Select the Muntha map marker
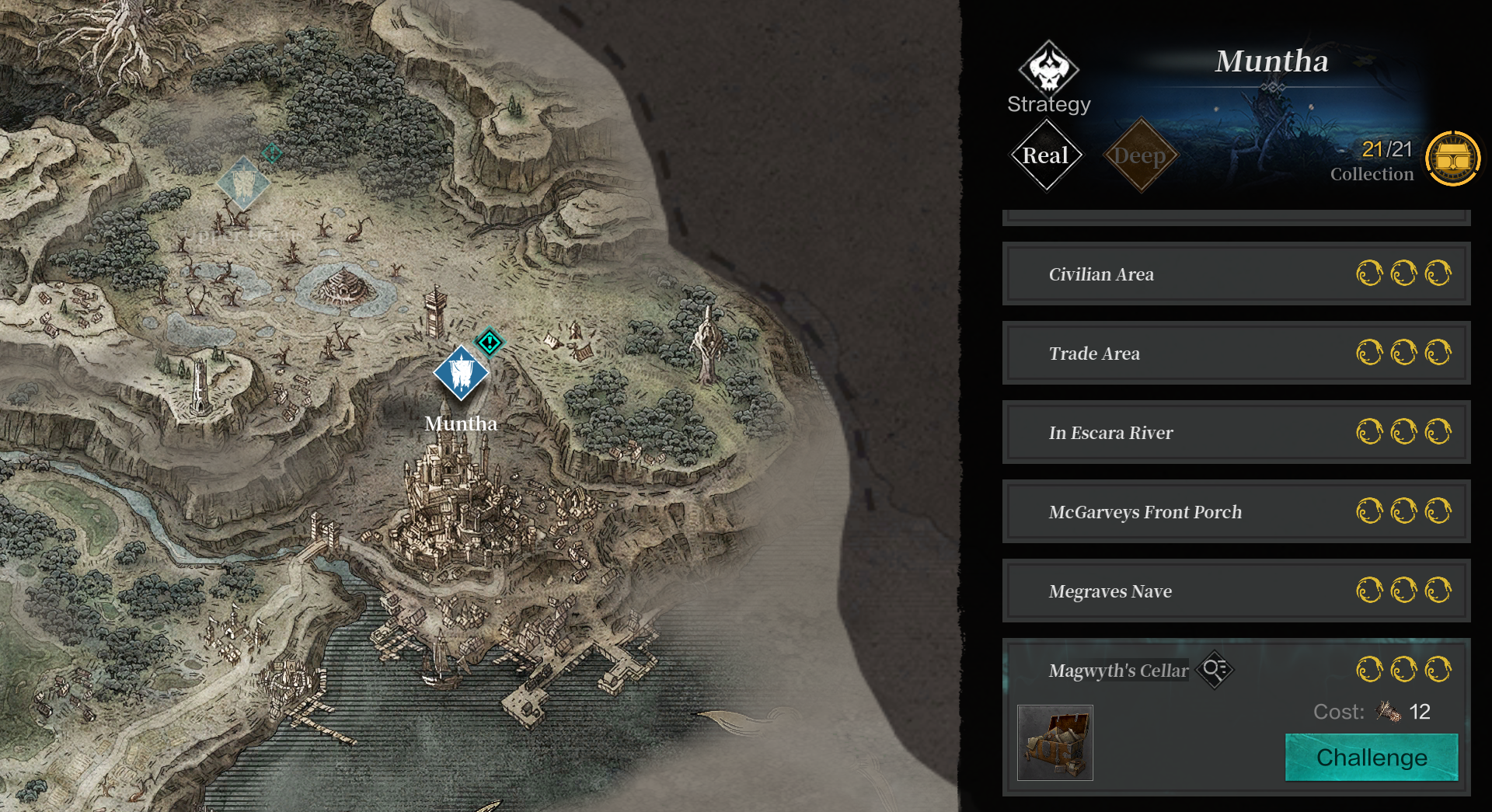 [x=461, y=374]
